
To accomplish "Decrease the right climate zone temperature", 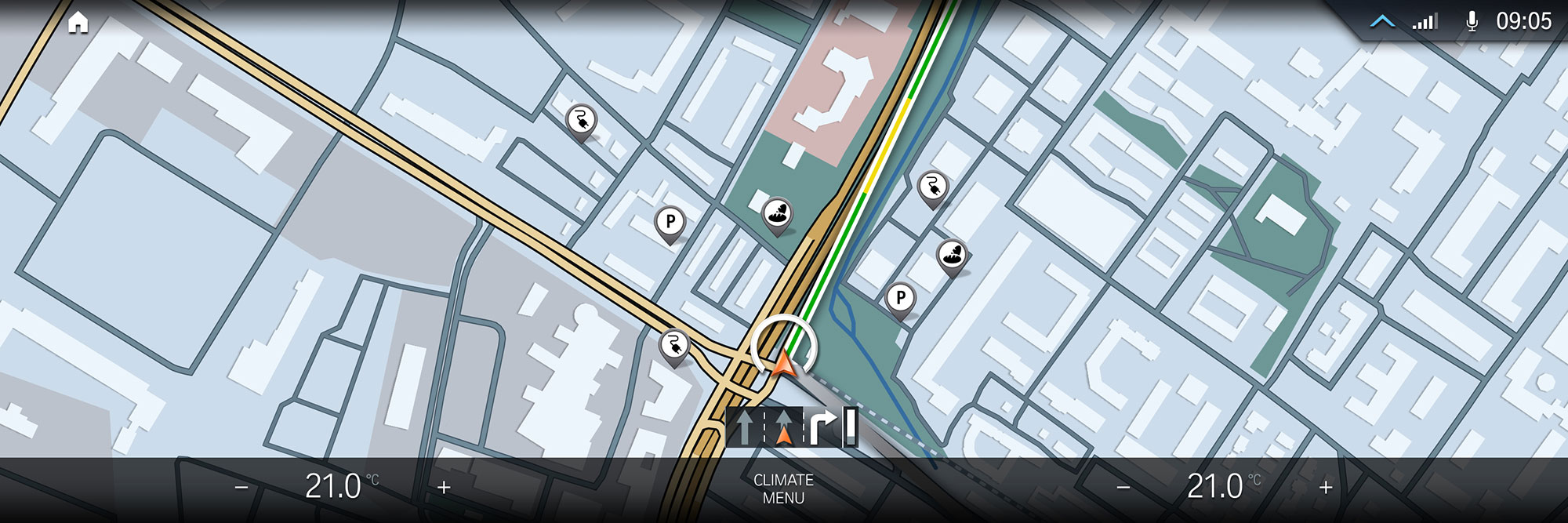I will [x=1123, y=488].
